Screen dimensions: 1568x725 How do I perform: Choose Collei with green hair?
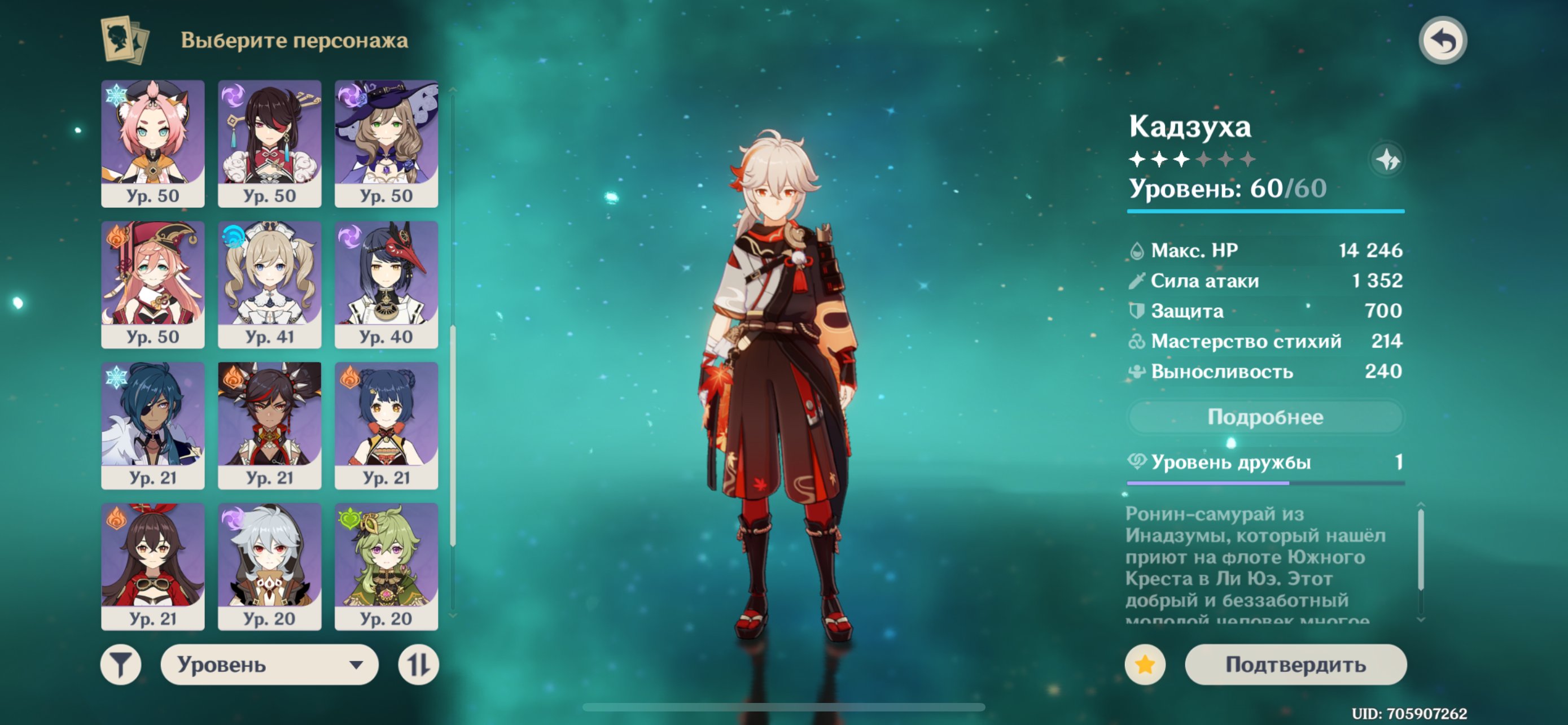click(386, 566)
